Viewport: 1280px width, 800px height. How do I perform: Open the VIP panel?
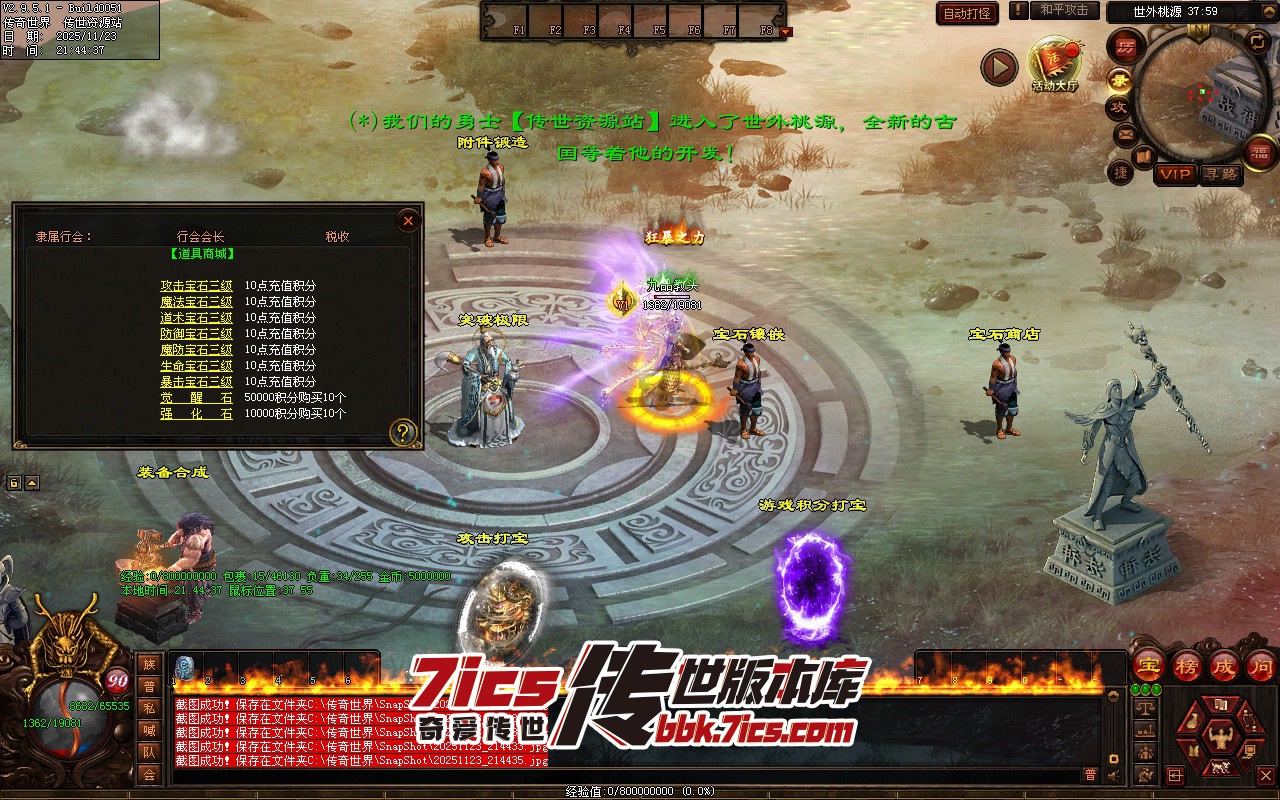click(1175, 174)
